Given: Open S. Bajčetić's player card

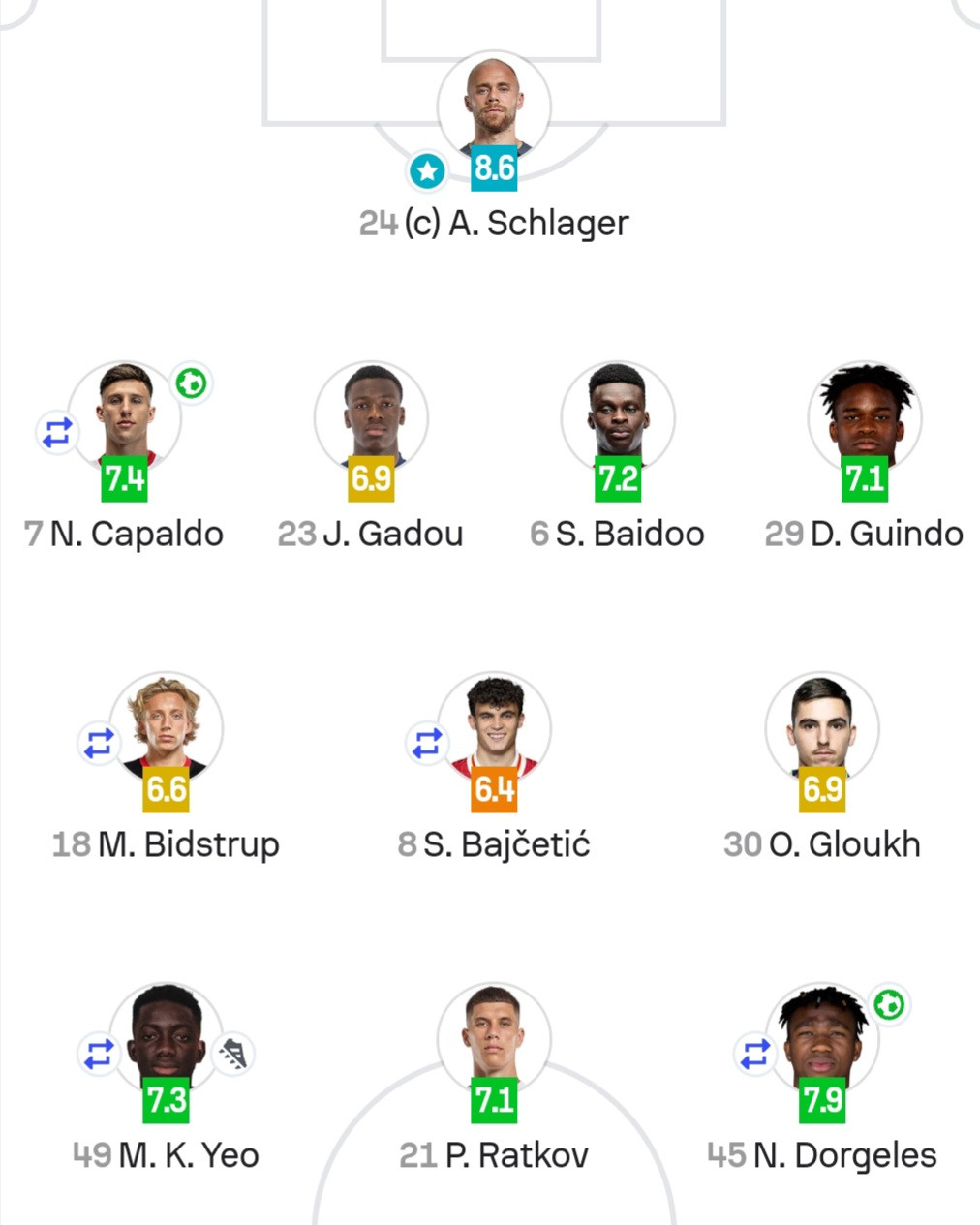Looking at the screenshot, I should point(494,726).
